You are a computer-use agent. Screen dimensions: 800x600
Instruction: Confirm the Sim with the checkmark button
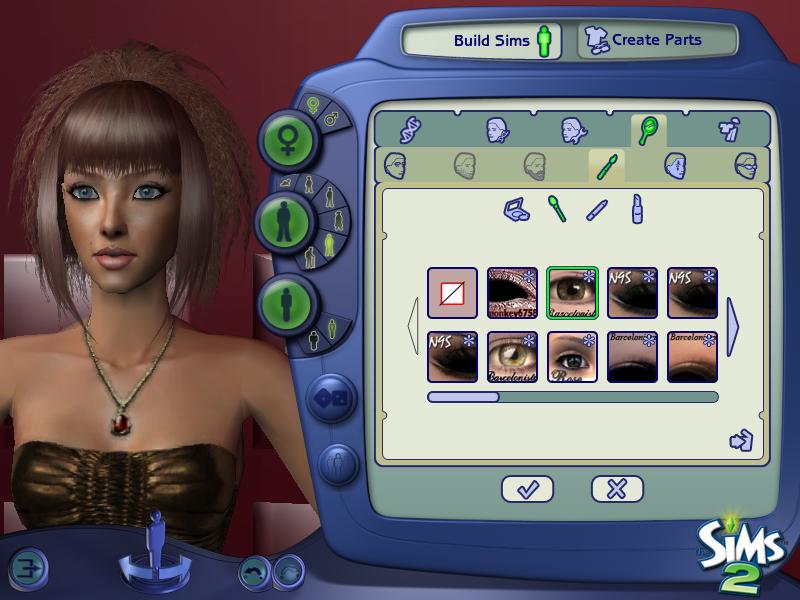coord(528,489)
